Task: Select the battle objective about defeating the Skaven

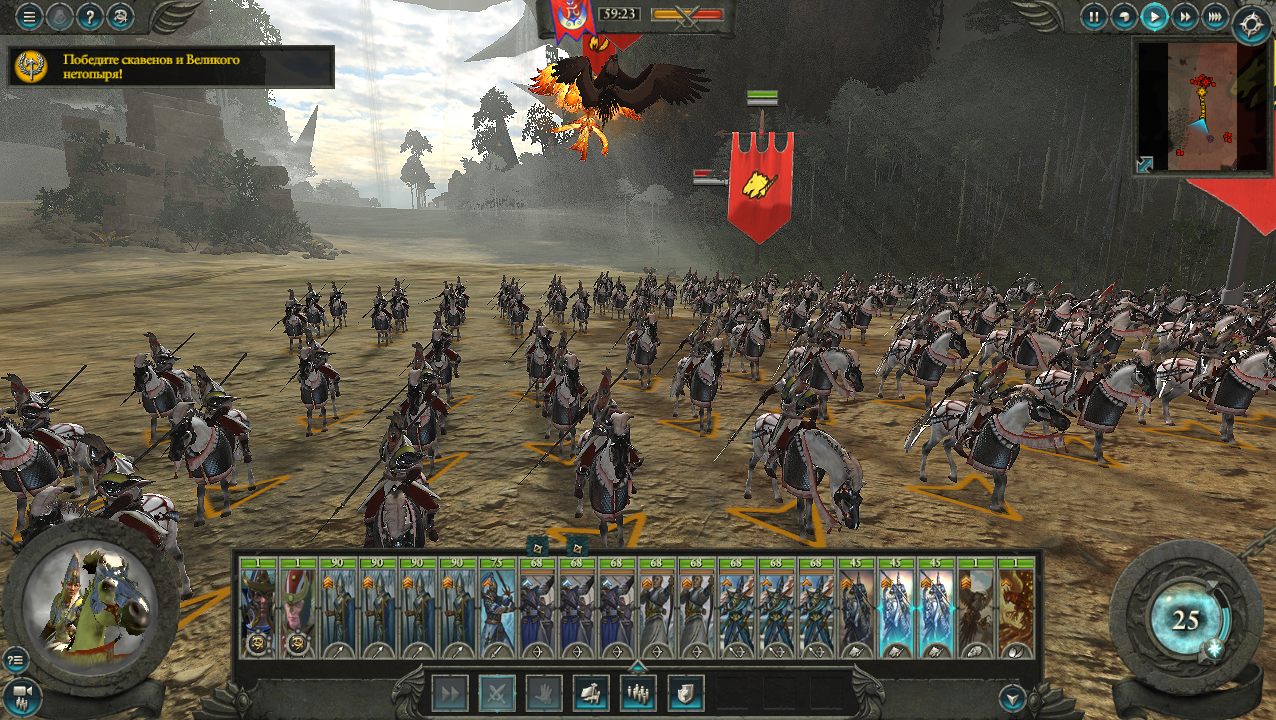Action: [x=170, y=67]
